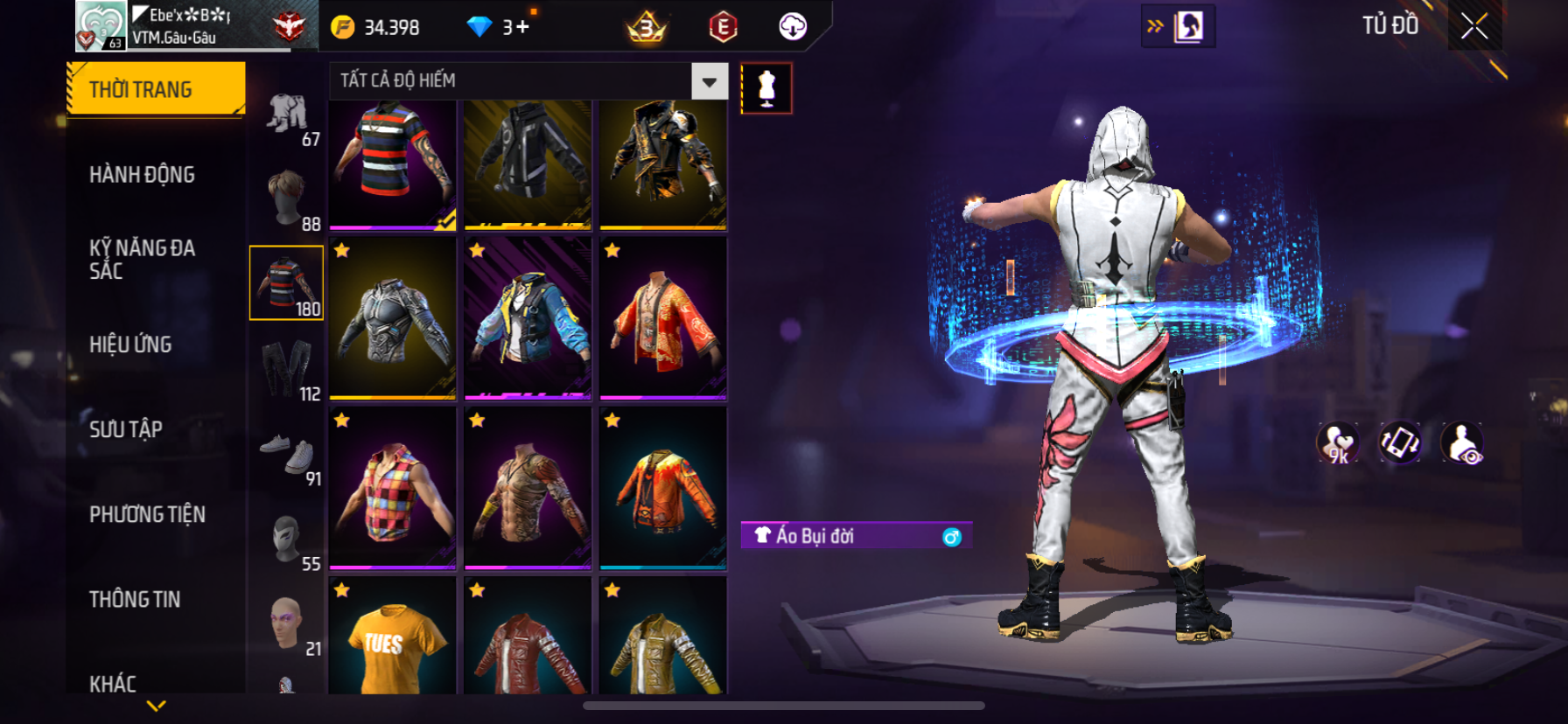Viewport: 1568px width, 724px height.
Task: Toggle the character view eye icon
Action: pyautogui.click(x=1462, y=442)
